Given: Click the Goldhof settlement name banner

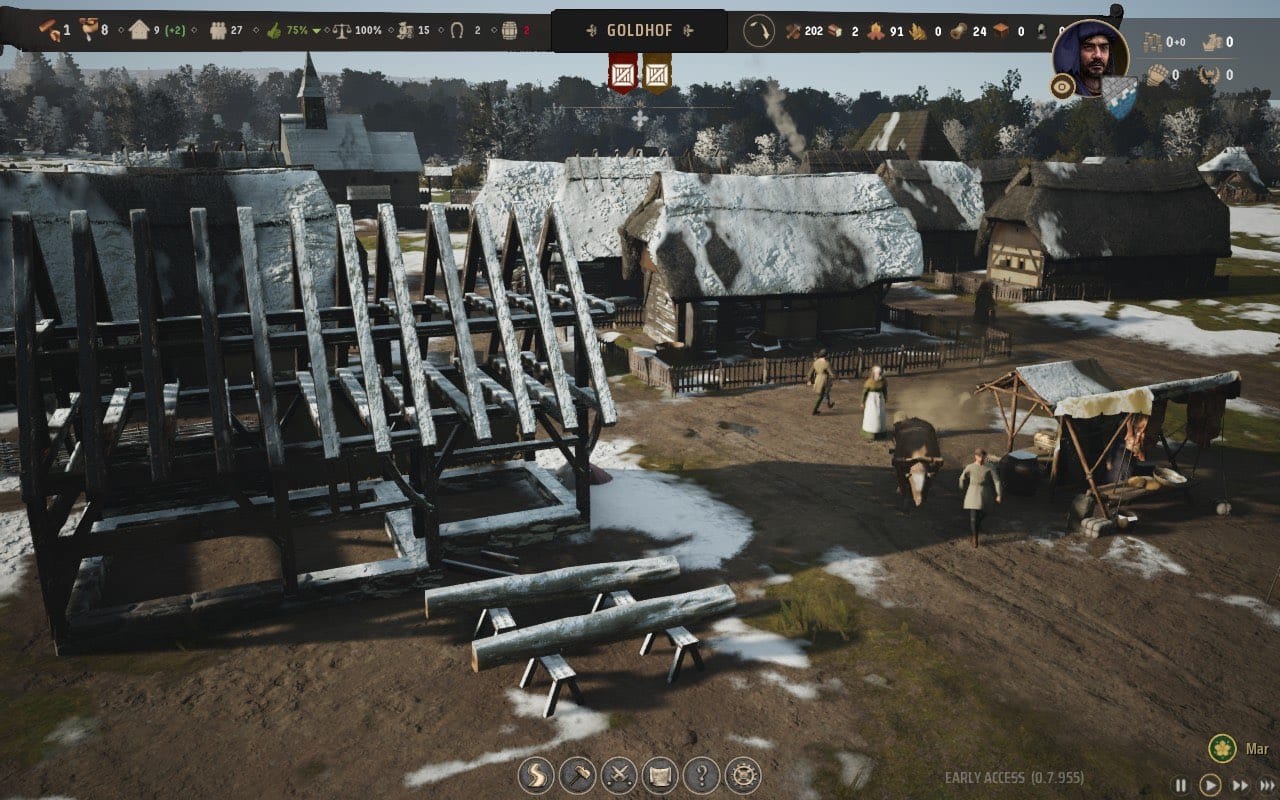Looking at the screenshot, I should 639,30.
